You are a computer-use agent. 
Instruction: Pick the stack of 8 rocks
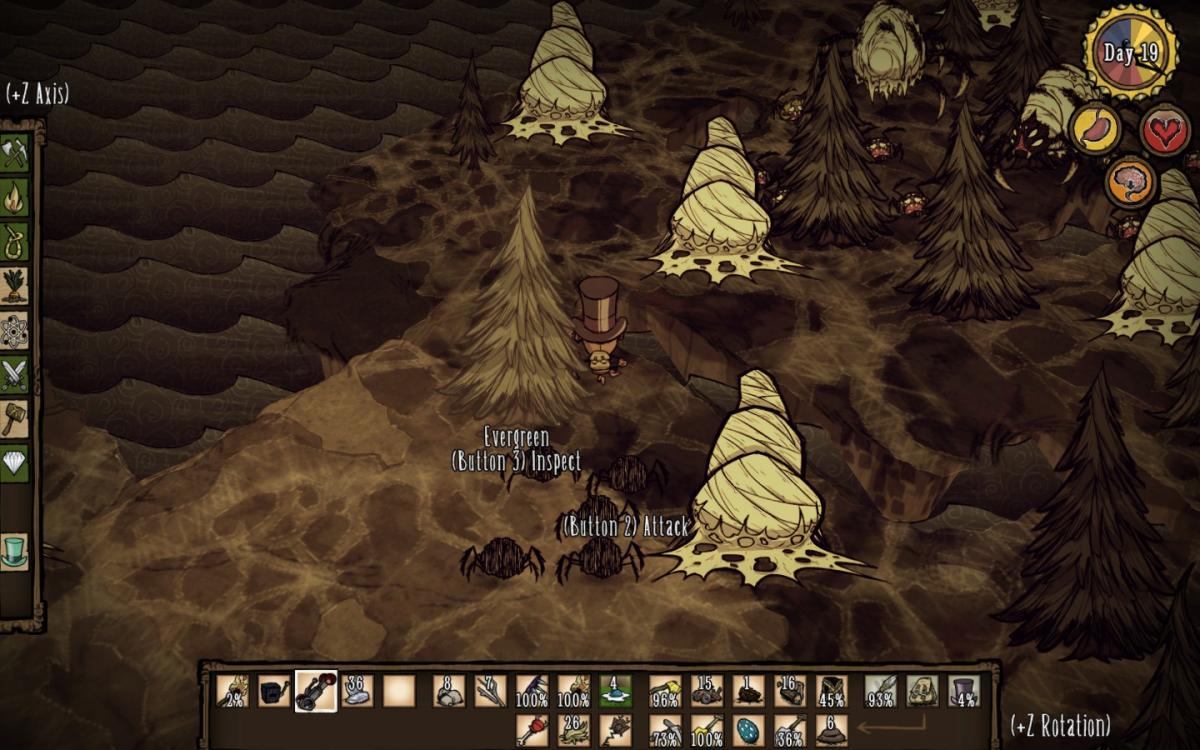coord(449,690)
